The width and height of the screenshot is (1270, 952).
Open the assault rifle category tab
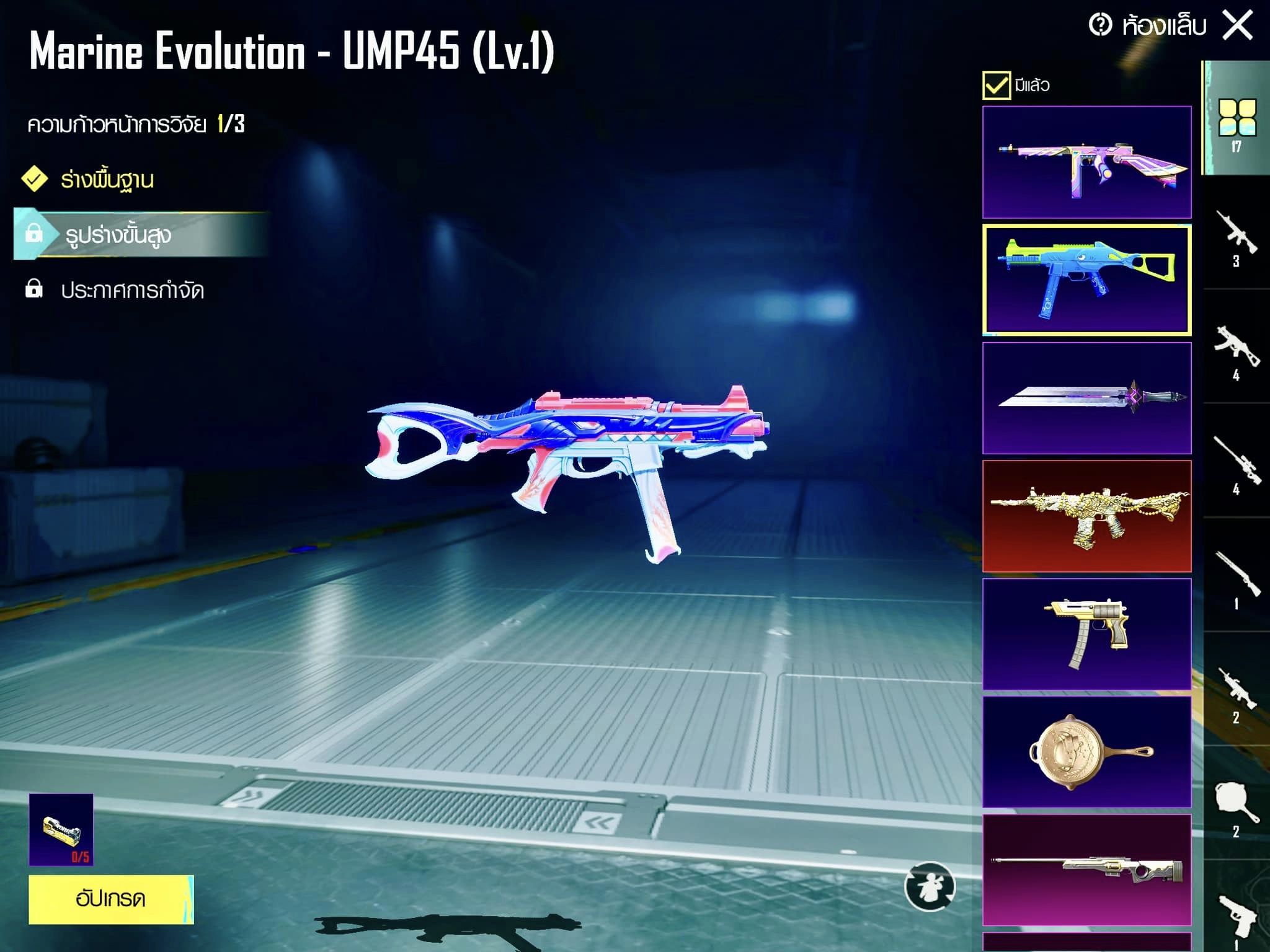click(1237, 236)
